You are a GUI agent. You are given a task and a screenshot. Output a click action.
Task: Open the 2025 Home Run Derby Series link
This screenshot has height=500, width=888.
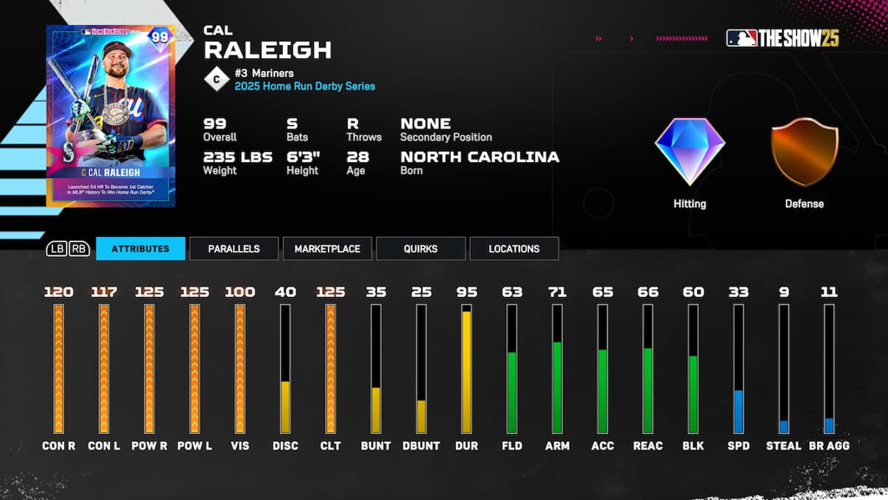(x=305, y=87)
